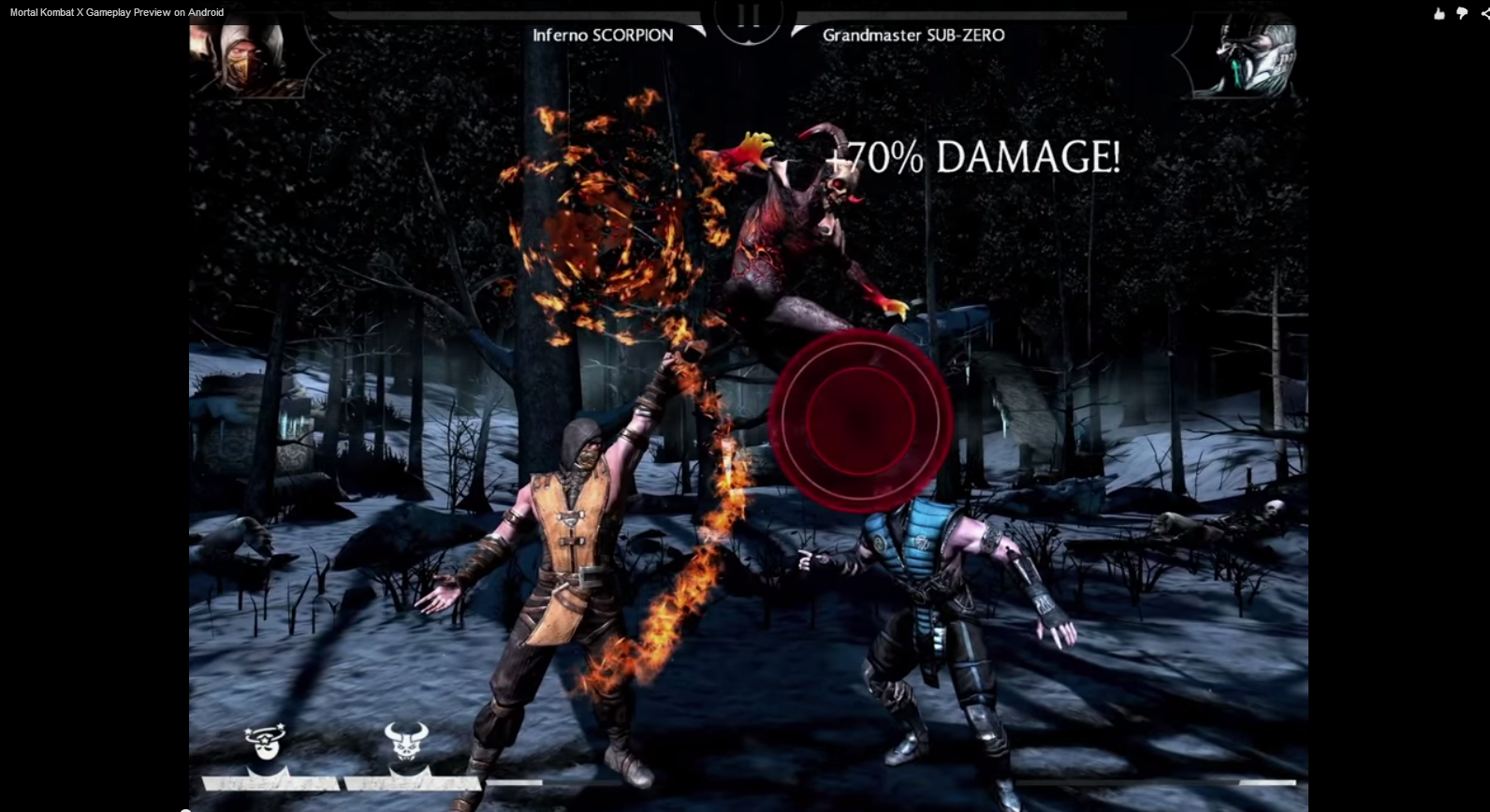This screenshot has height=812, width=1490.
Task: Activate the horned demon skull special move
Action: (409, 739)
